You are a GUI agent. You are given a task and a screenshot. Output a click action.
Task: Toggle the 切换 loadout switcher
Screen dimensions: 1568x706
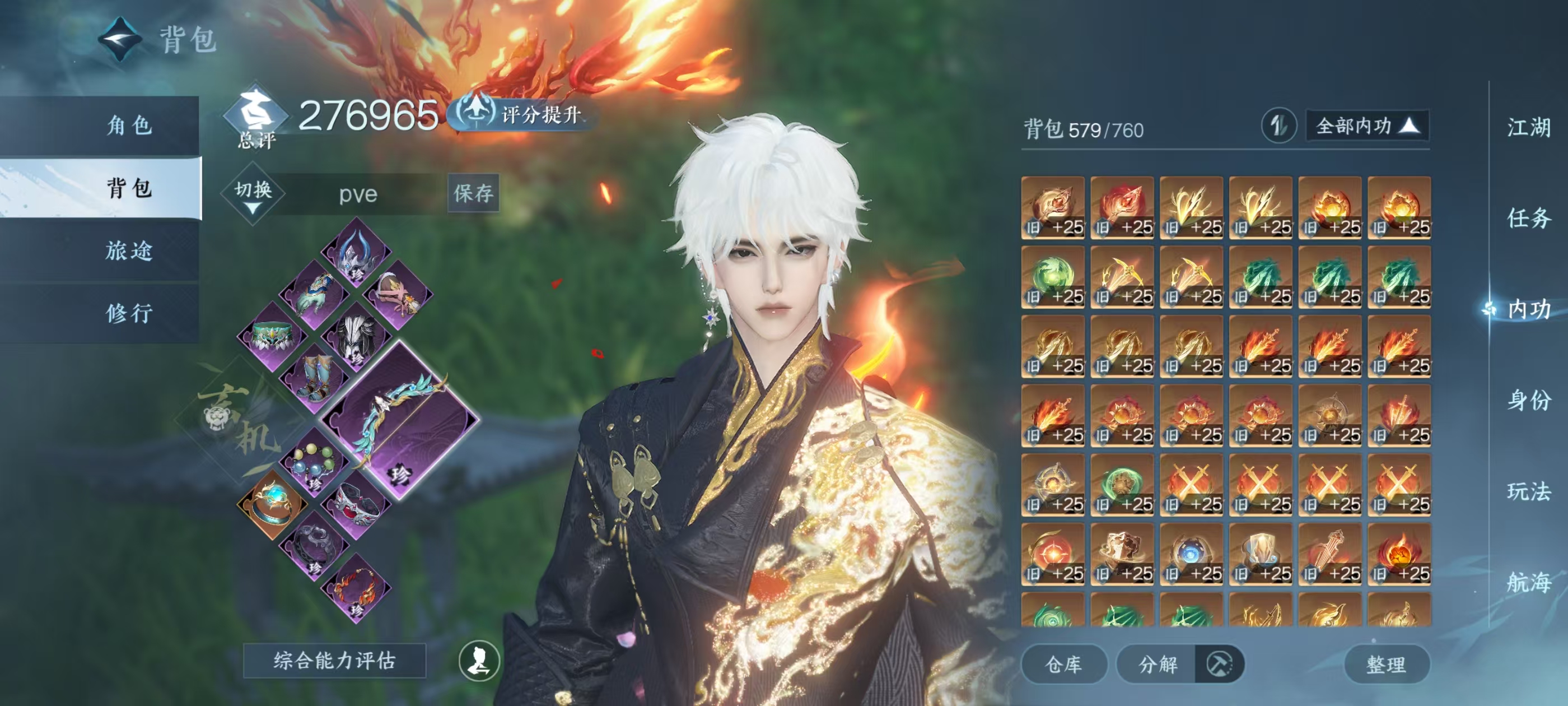click(x=253, y=194)
